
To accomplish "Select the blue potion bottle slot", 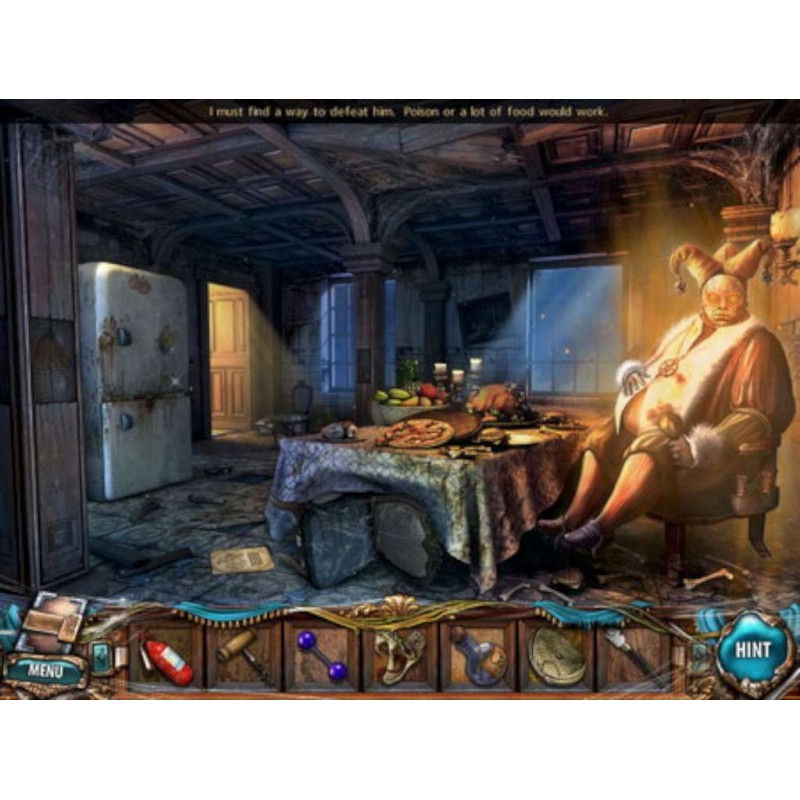I will pos(478,657).
